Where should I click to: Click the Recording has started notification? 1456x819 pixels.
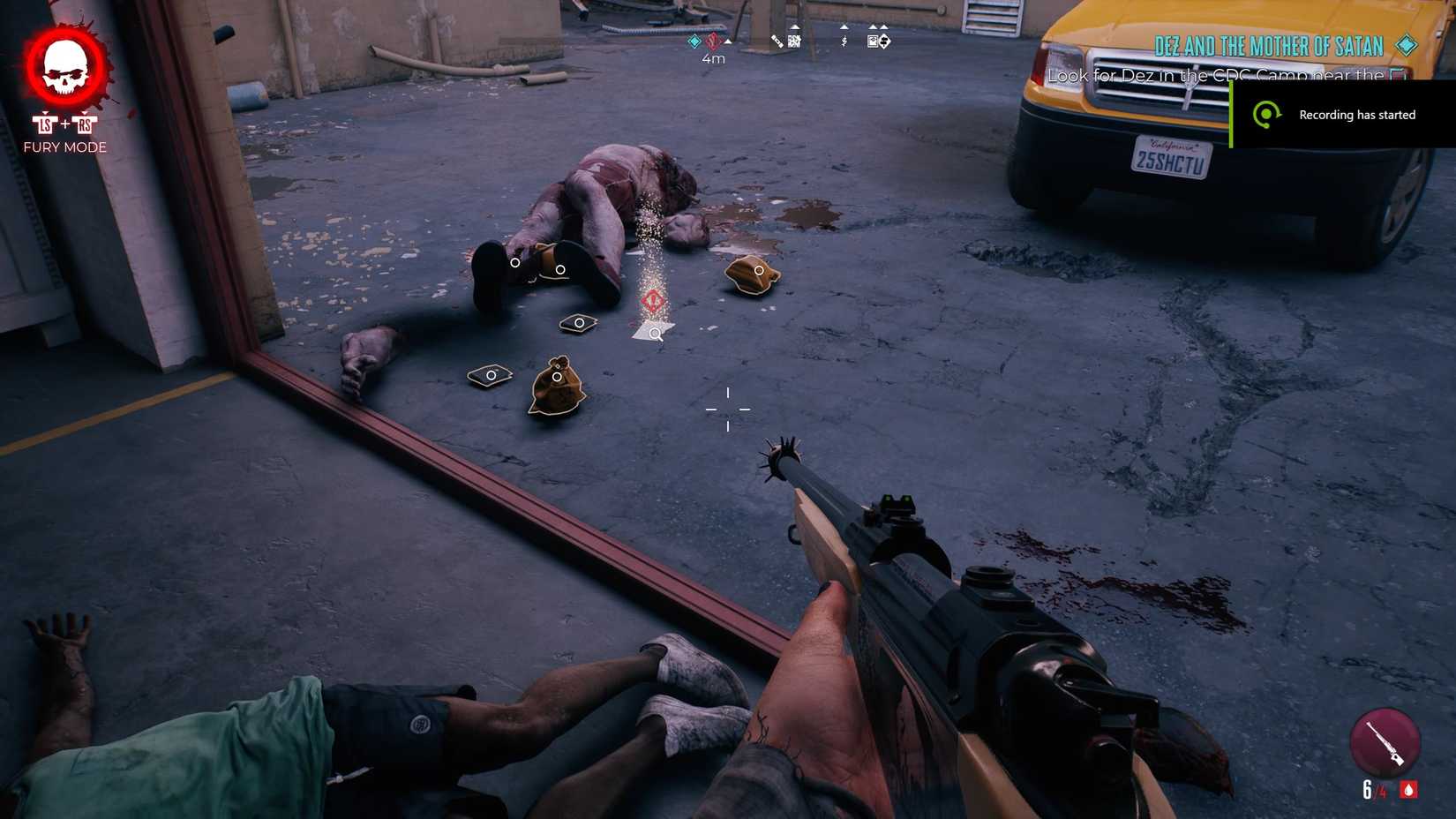click(x=1356, y=115)
